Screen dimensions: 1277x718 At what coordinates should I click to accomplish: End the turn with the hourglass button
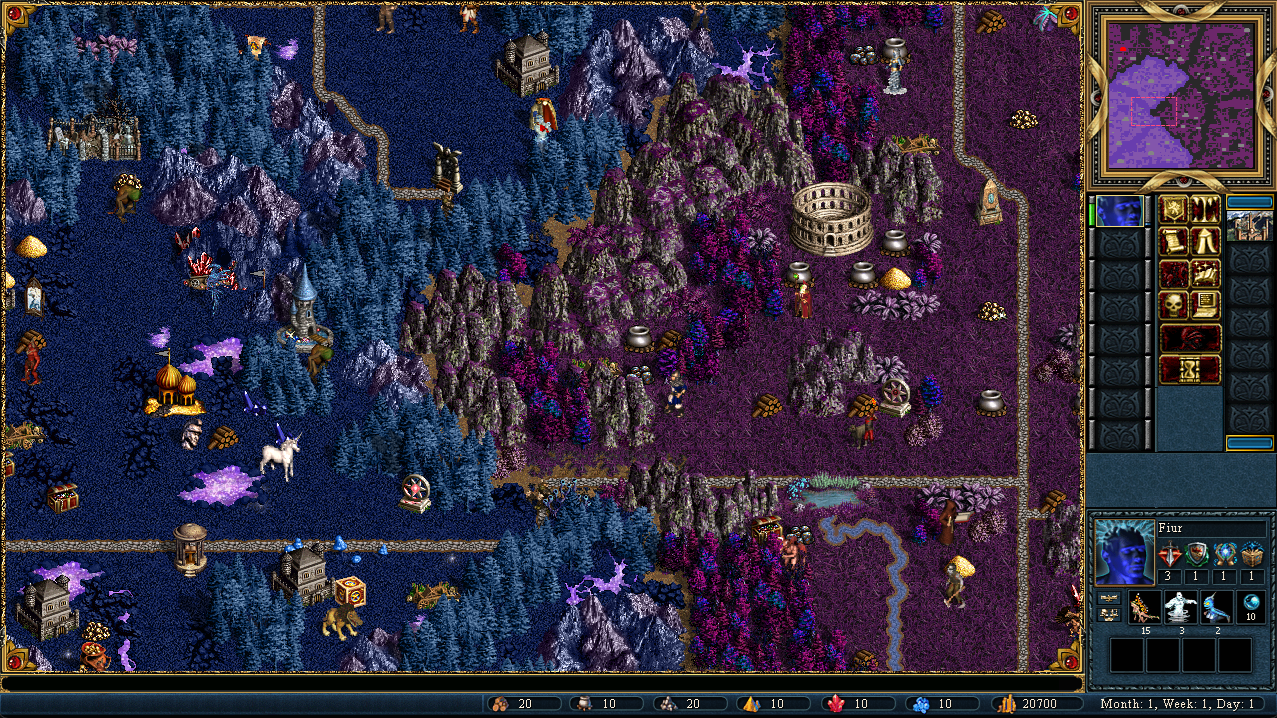tap(1190, 369)
